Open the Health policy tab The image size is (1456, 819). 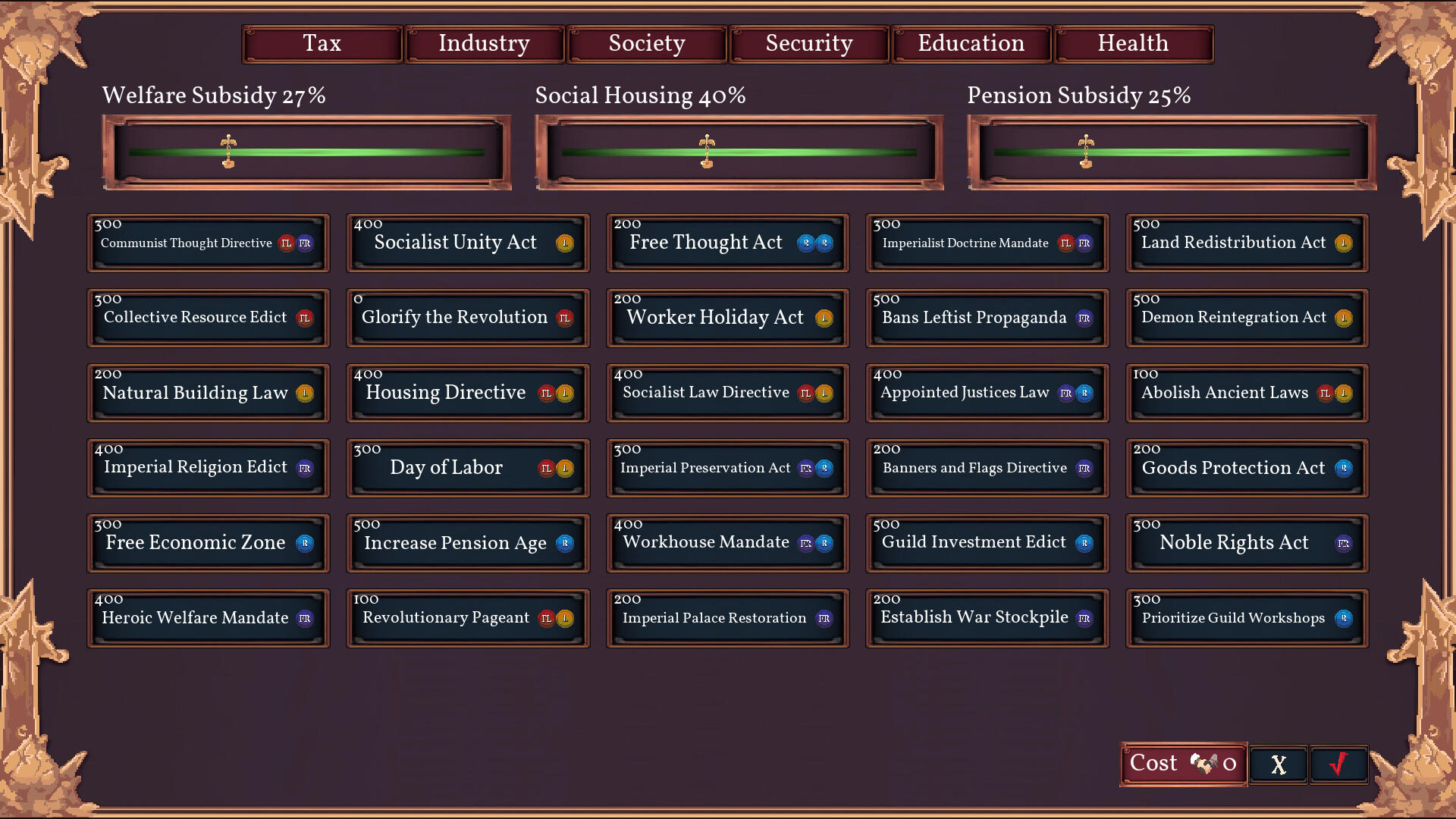(x=1133, y=43)
